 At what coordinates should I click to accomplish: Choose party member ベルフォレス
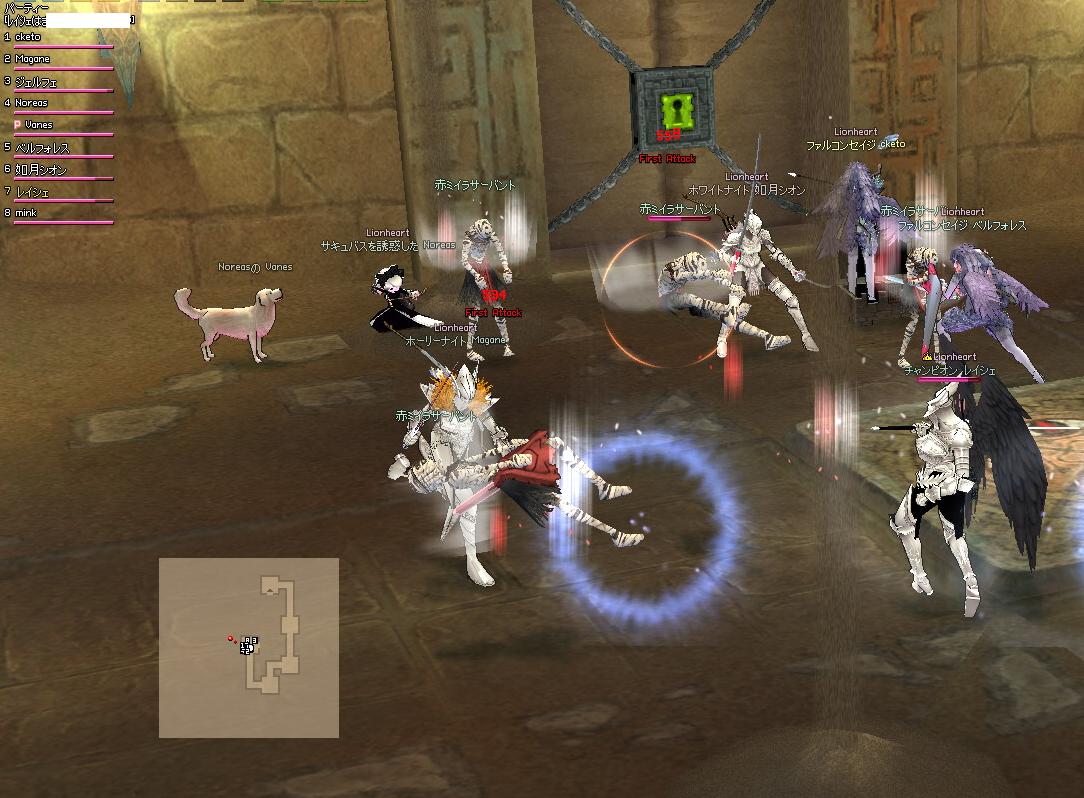42,147
